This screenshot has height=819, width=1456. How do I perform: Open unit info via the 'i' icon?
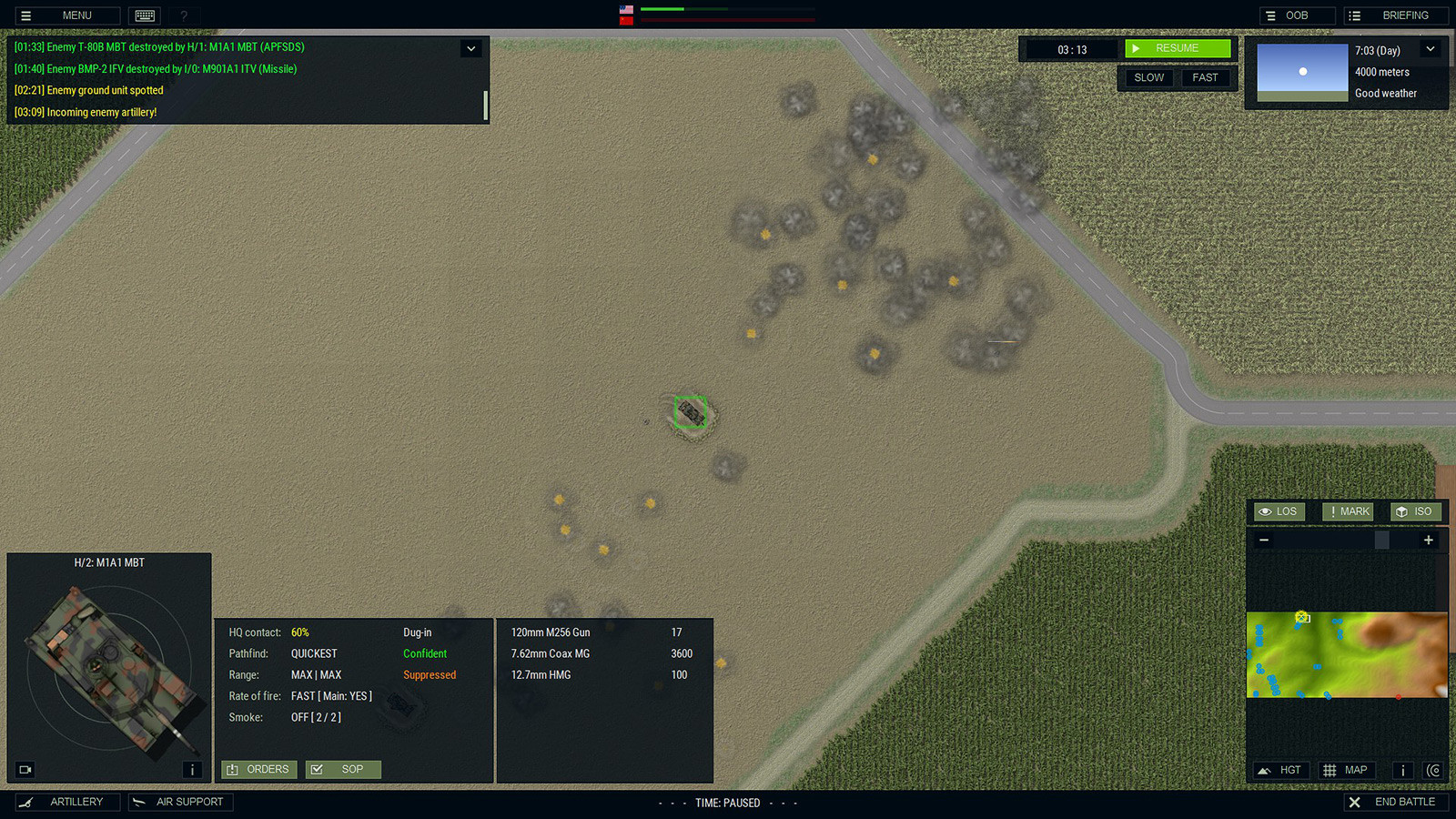pyautogui.click(x=192, y=770)
